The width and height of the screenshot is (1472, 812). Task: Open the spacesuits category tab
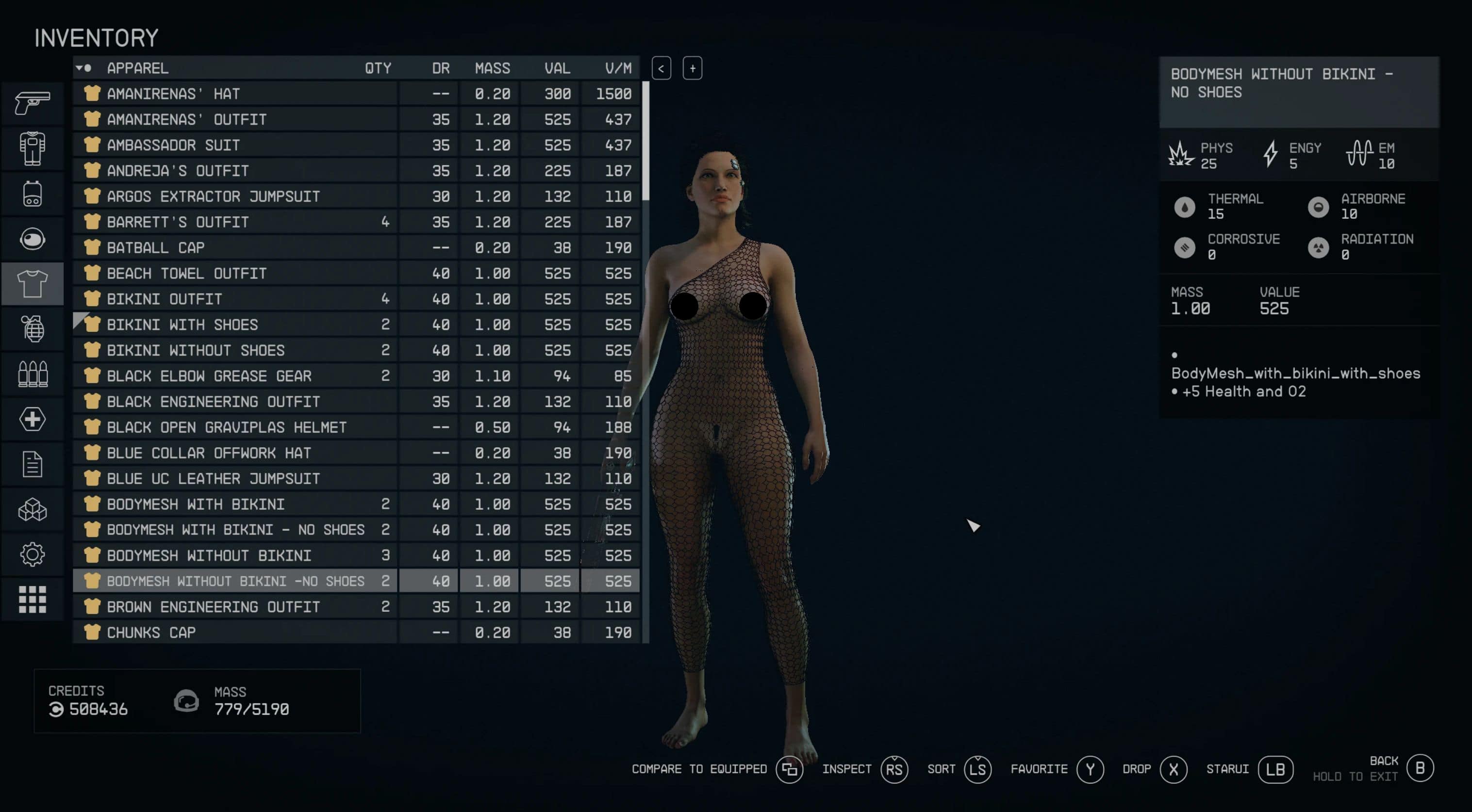pos(33,148)
